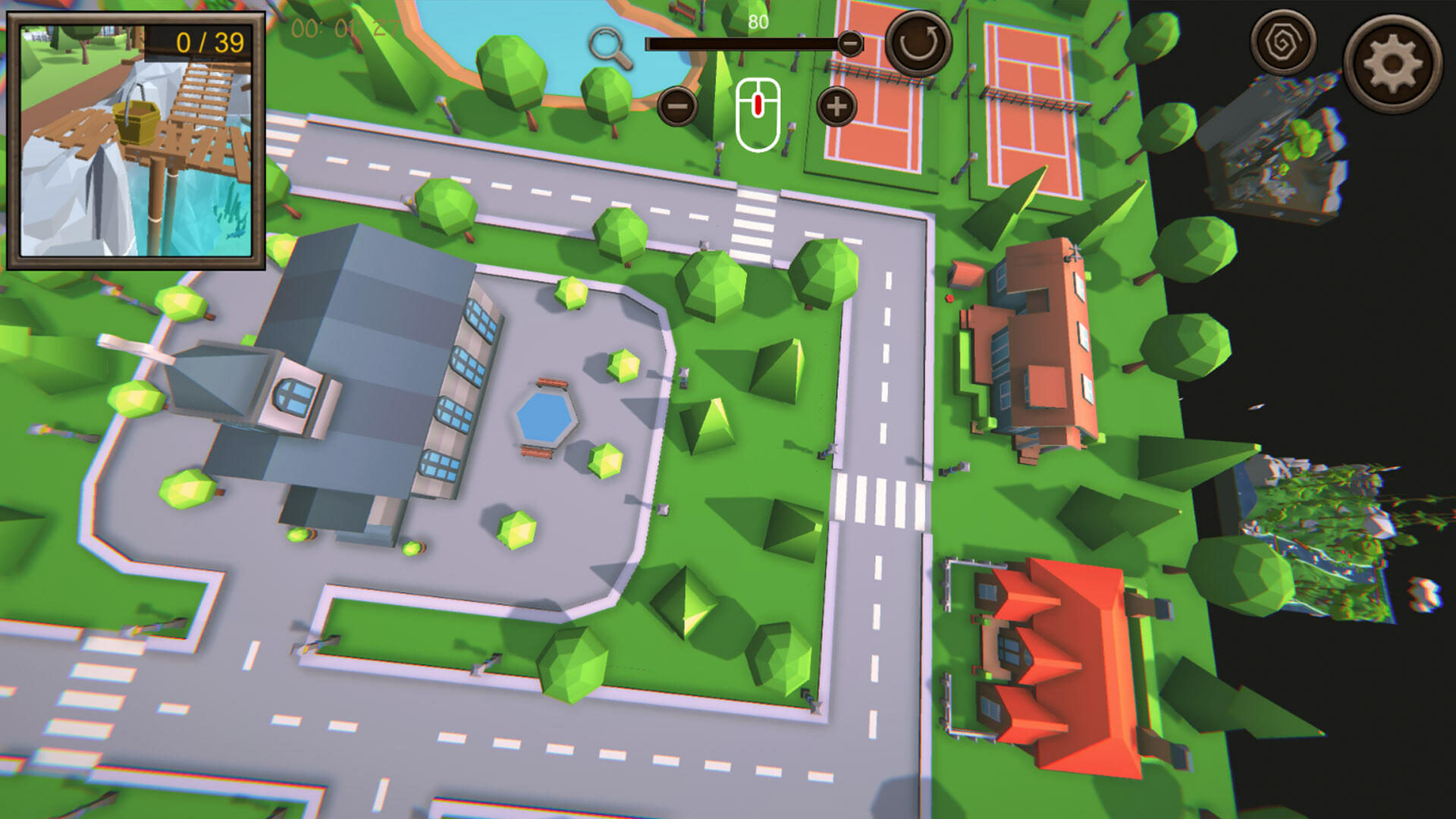This screenshot has width=1456, height=819.
Task: Click the camera rotate reset icon
Action: coord(916,41)
